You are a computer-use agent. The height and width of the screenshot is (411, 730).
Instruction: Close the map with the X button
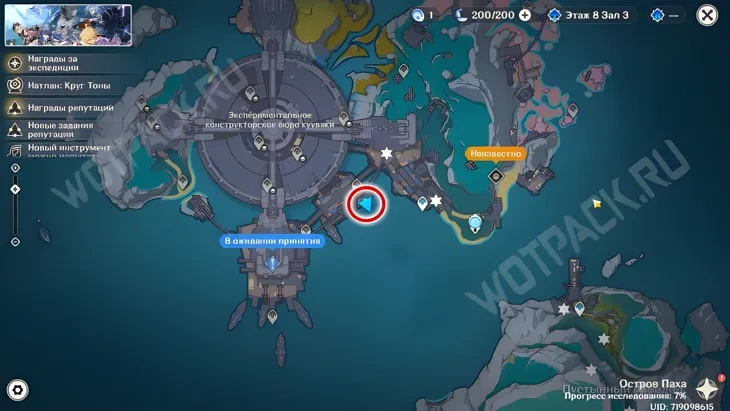(707, 15)
